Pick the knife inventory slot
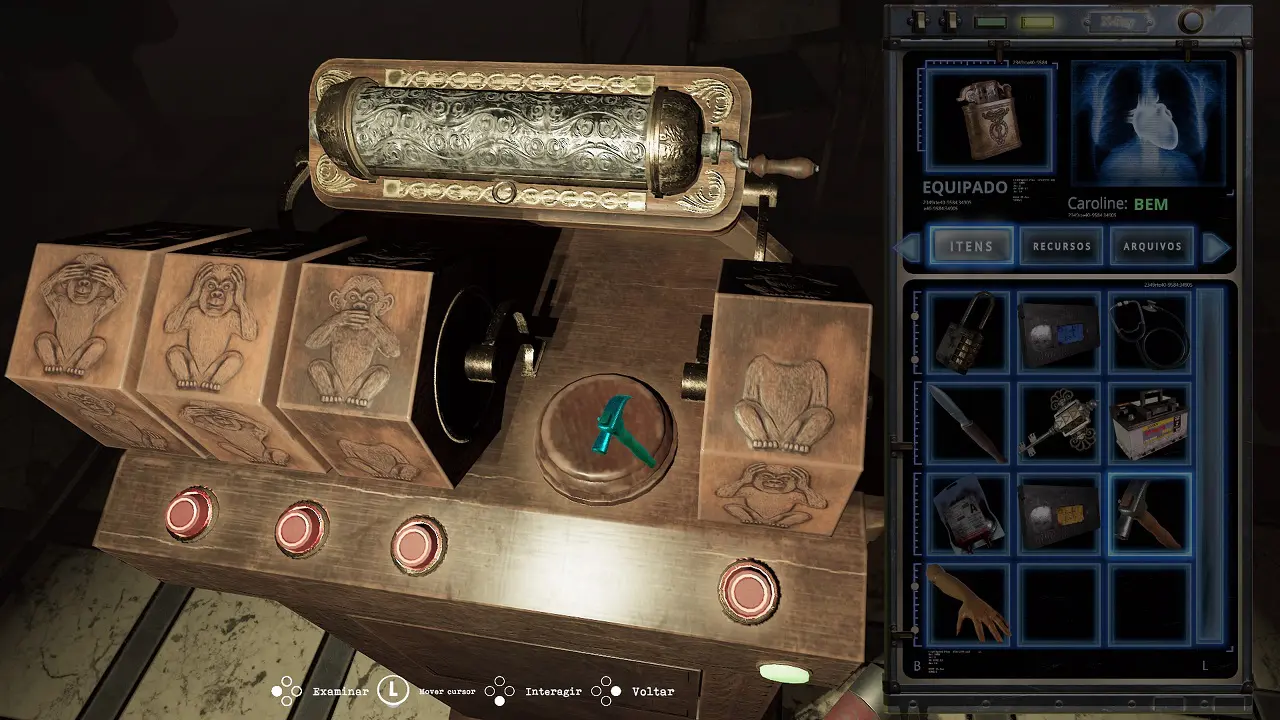The image size is (1280, 720). [x=968, y=423]
